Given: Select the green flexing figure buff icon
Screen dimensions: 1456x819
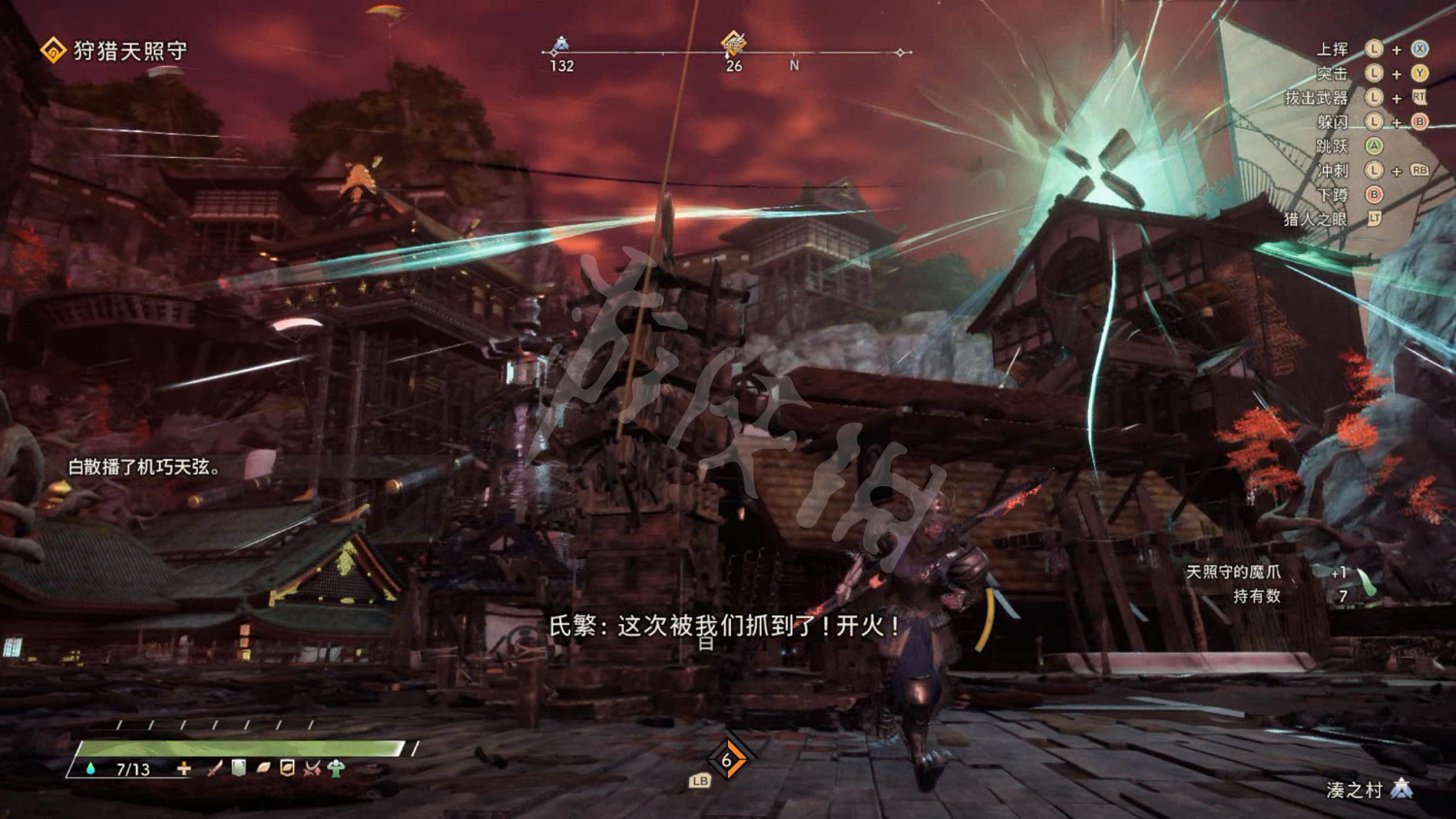Looking at the screenshot, I should coord(336,769).
